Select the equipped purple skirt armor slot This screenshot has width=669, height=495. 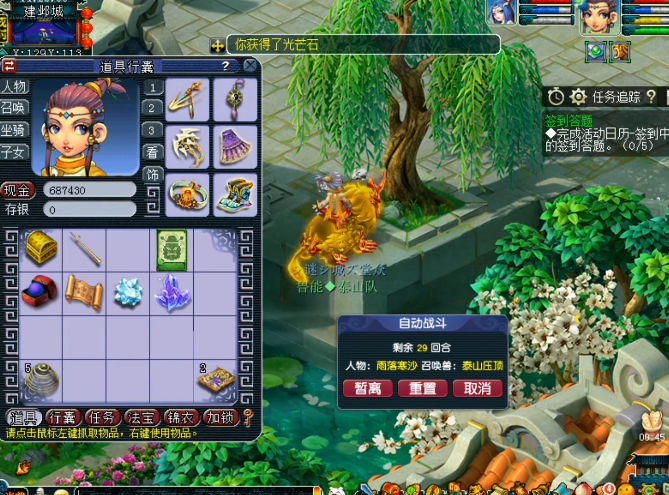point(235,145)
